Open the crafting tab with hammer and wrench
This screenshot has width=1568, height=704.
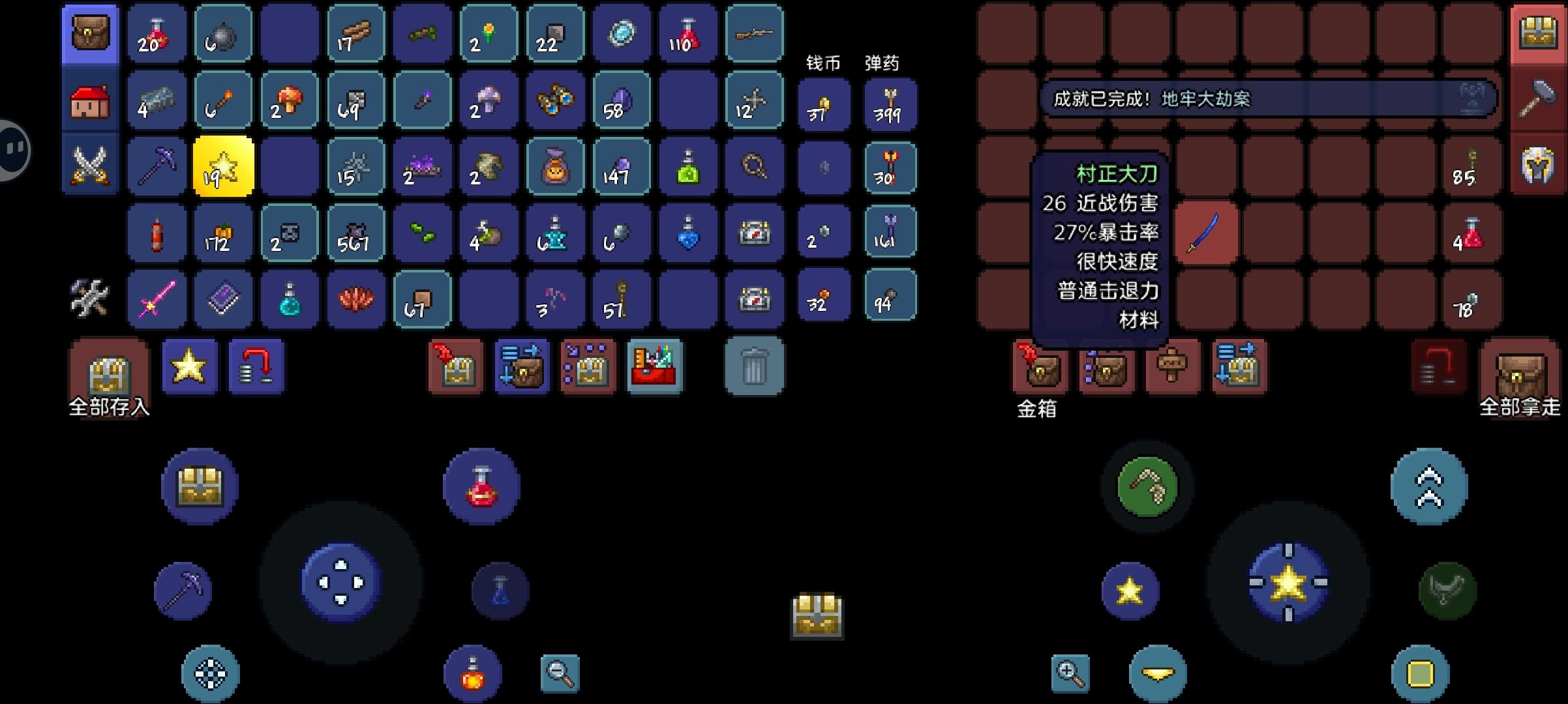pos(90,297)
